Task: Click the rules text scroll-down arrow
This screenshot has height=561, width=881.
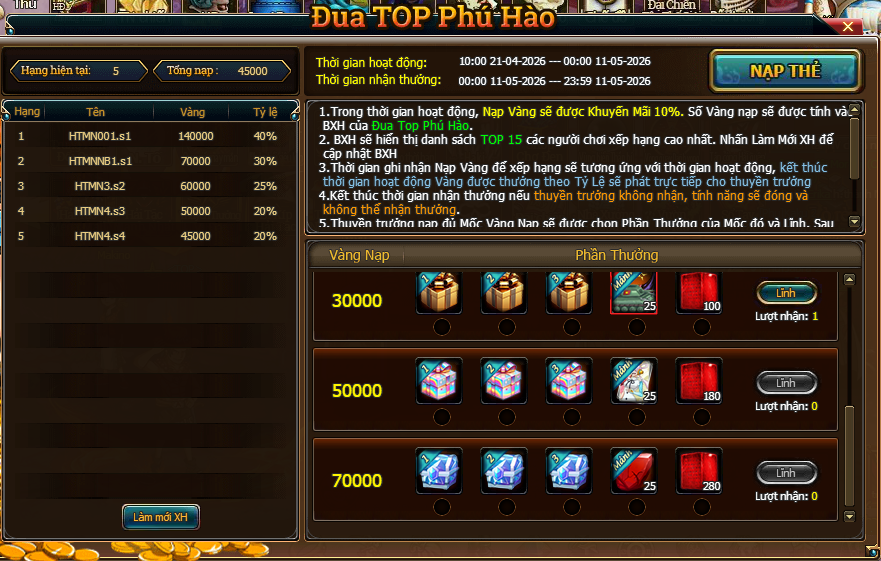Action: 854,221
